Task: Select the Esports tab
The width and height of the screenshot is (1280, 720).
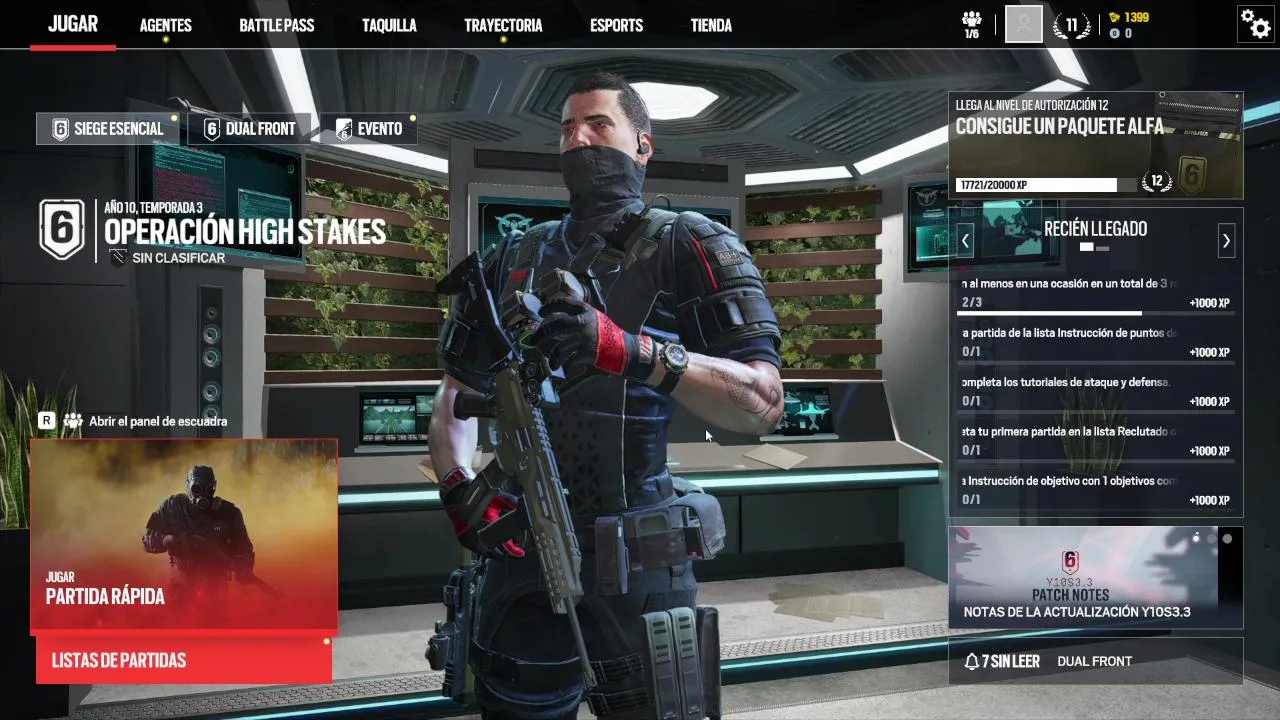Action: click(x=616, y=25)
